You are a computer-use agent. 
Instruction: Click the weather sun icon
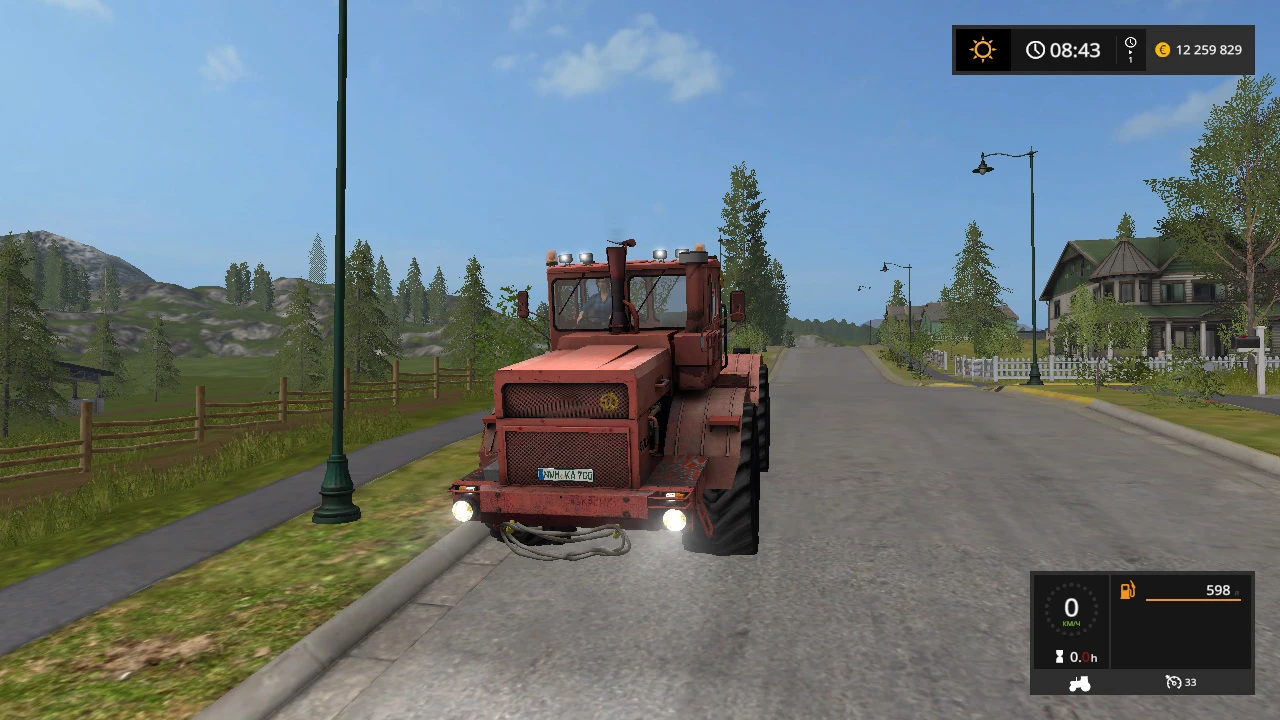coord(983,49)
